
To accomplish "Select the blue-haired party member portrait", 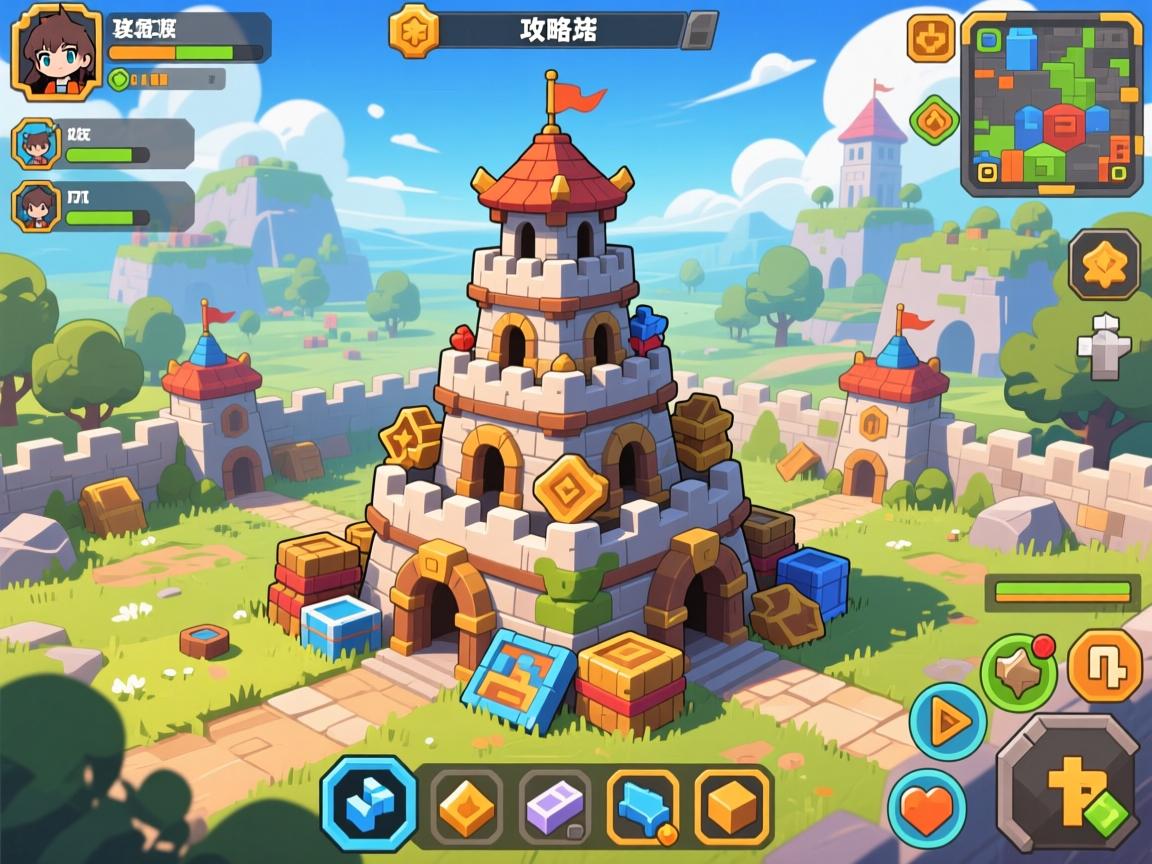I will pyautogui.click(x=36, y=143).
